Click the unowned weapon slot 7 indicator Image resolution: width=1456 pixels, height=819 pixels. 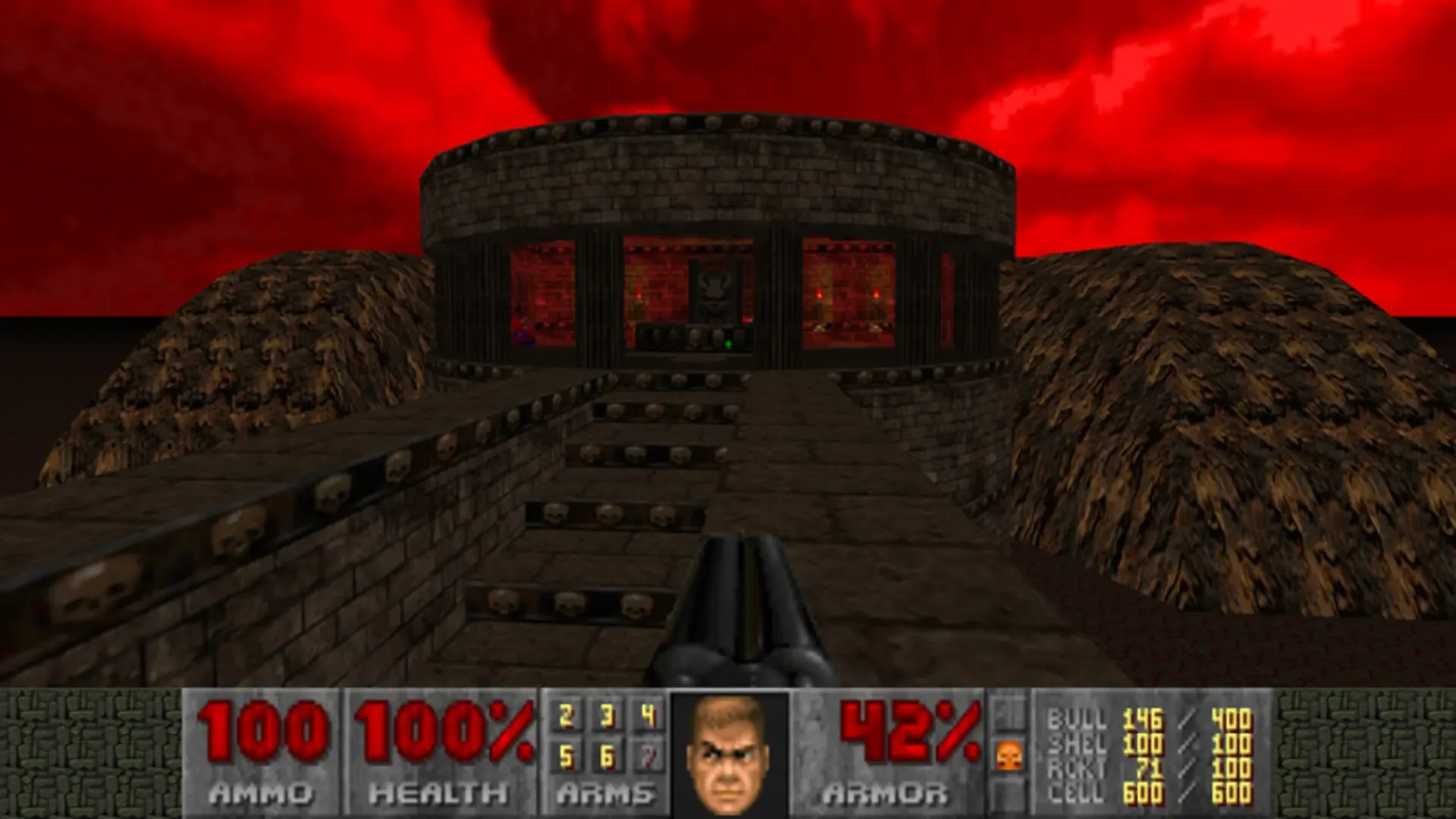pyautogui.click(x=648, y=756)
